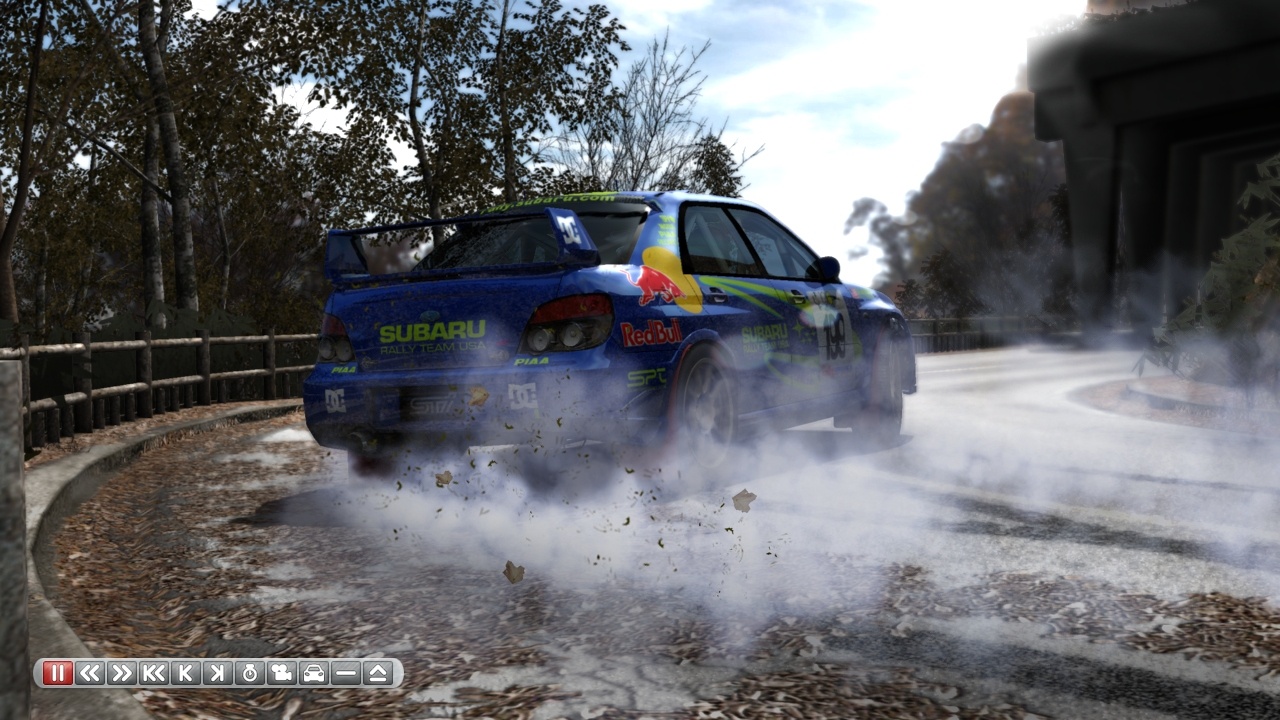Restart the replay from the beginning
The height and width of the screenshot is (720, 1280).
(x=155, y=674)
